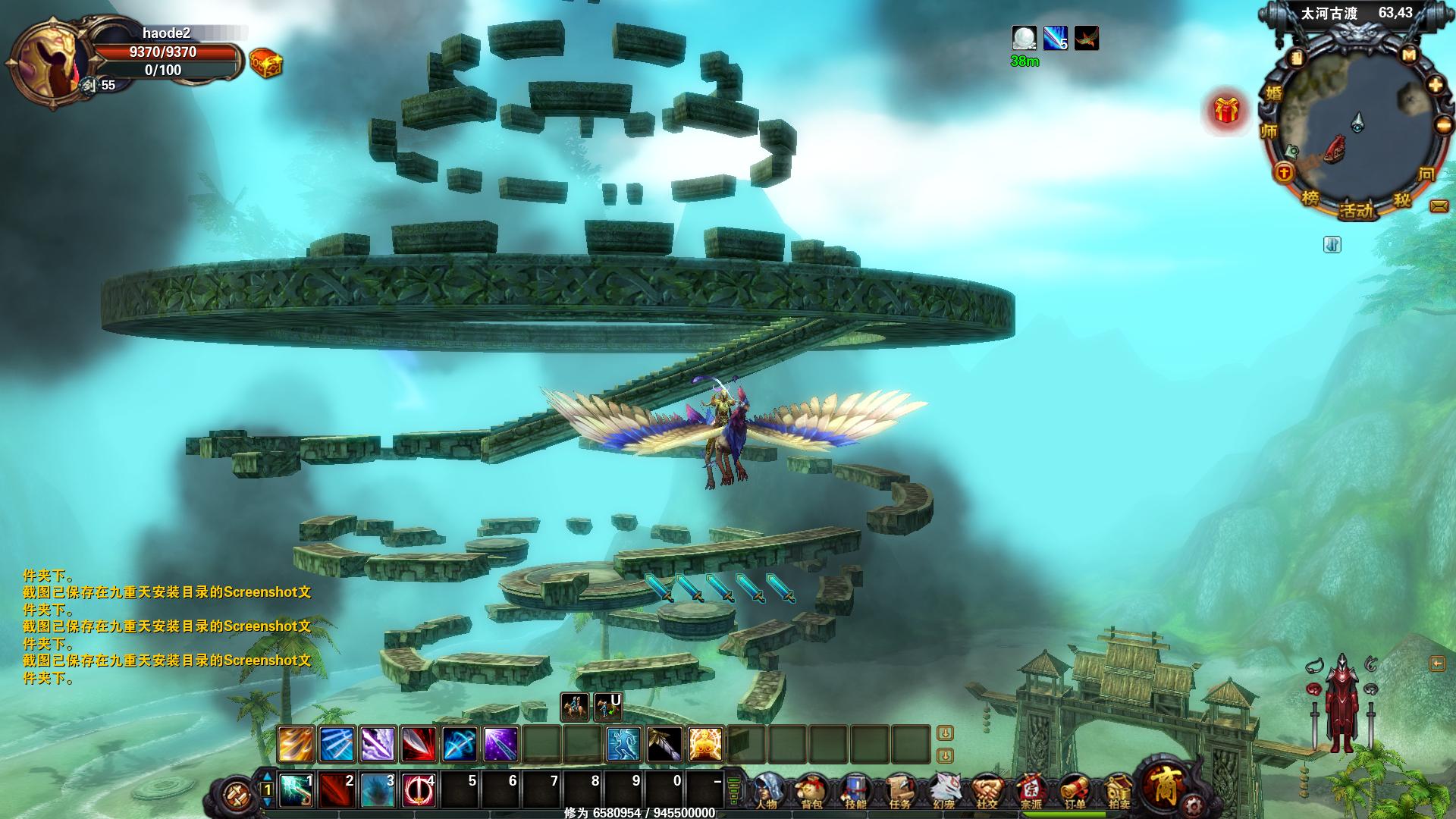Open the 背包 bag inventory
Viewport: 1456px width, 819px height.
(811, 792)
